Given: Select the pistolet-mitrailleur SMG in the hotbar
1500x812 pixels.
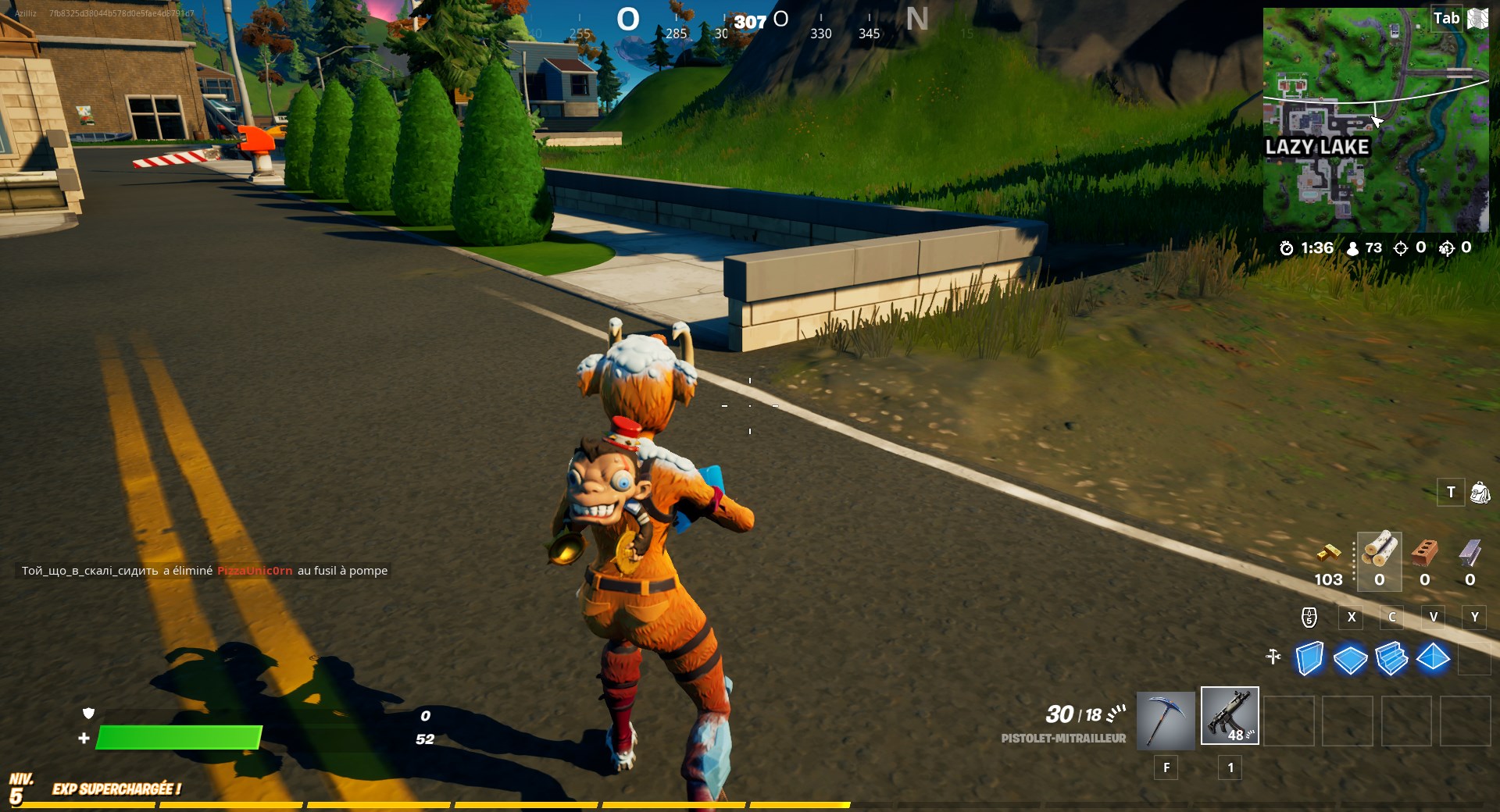Looking at the screenshot, I should 1230,717.
